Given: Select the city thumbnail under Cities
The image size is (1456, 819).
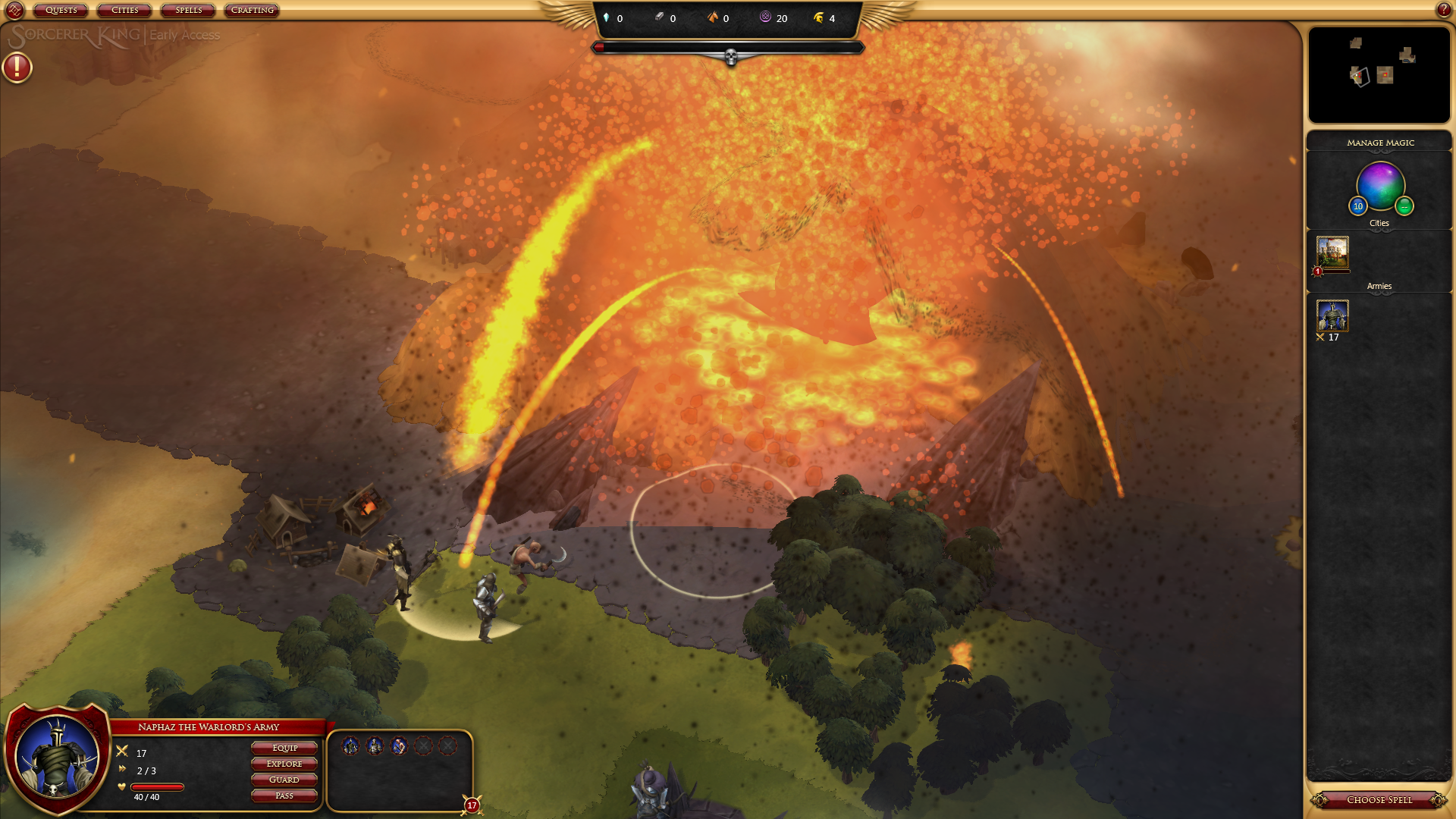Looking at the screenshot, I should click(x=1332, y=253).
